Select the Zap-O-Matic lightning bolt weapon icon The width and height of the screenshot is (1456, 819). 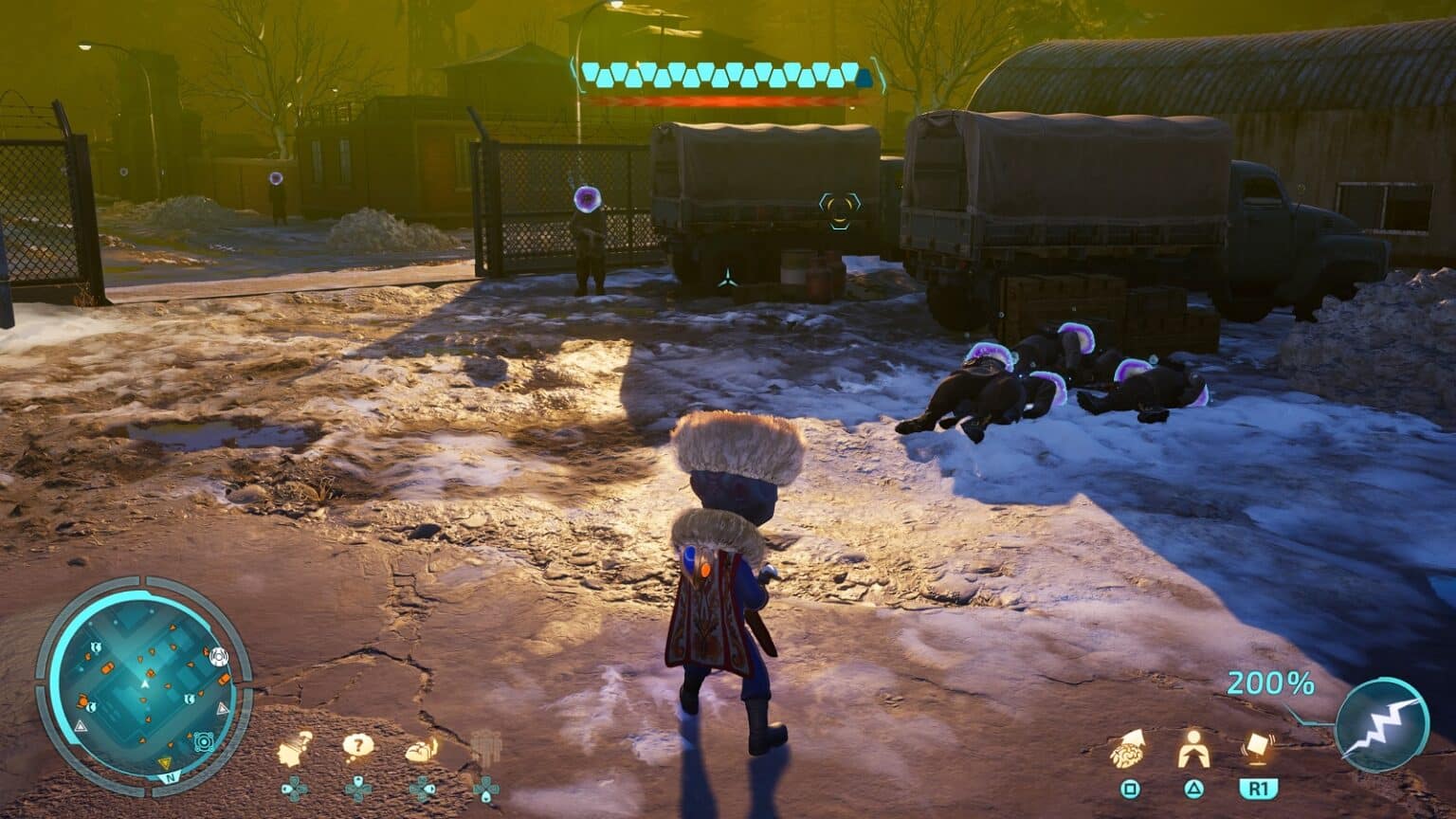click(x=1382, y=724)
